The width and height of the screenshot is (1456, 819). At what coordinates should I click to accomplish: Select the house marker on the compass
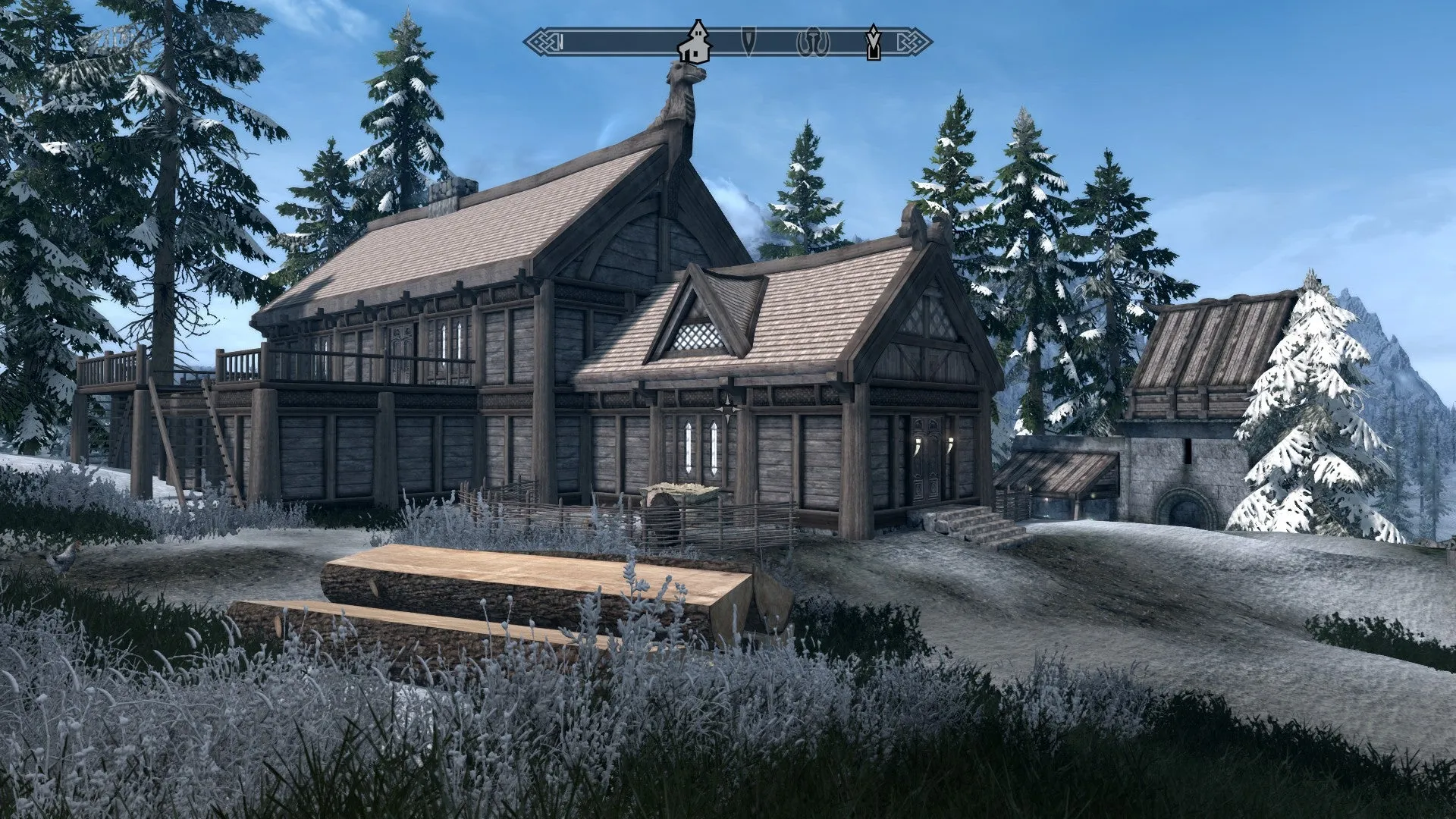click(x=694, y=43)
